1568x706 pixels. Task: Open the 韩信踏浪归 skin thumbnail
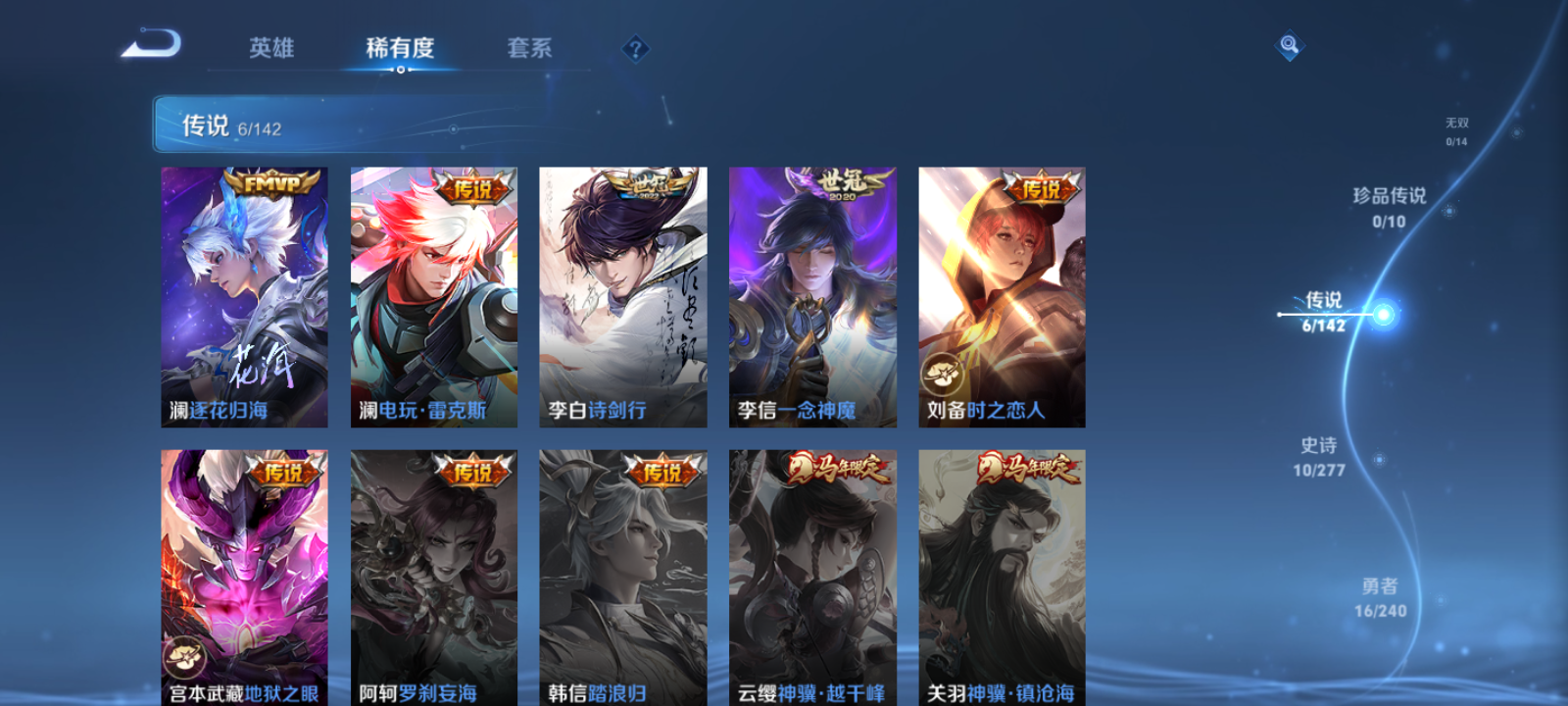tap(623, 576)
